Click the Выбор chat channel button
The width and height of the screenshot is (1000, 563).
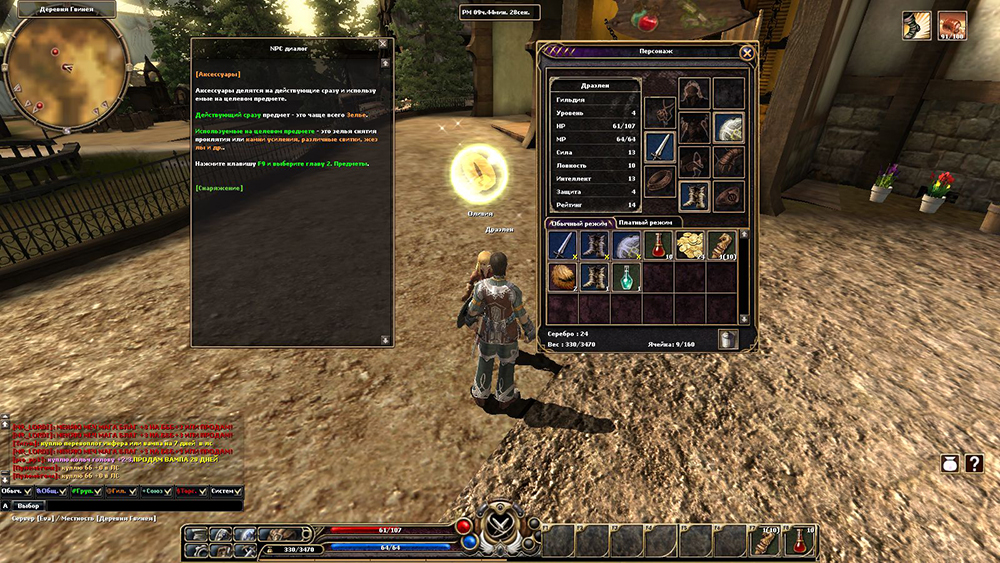[29, 506]
